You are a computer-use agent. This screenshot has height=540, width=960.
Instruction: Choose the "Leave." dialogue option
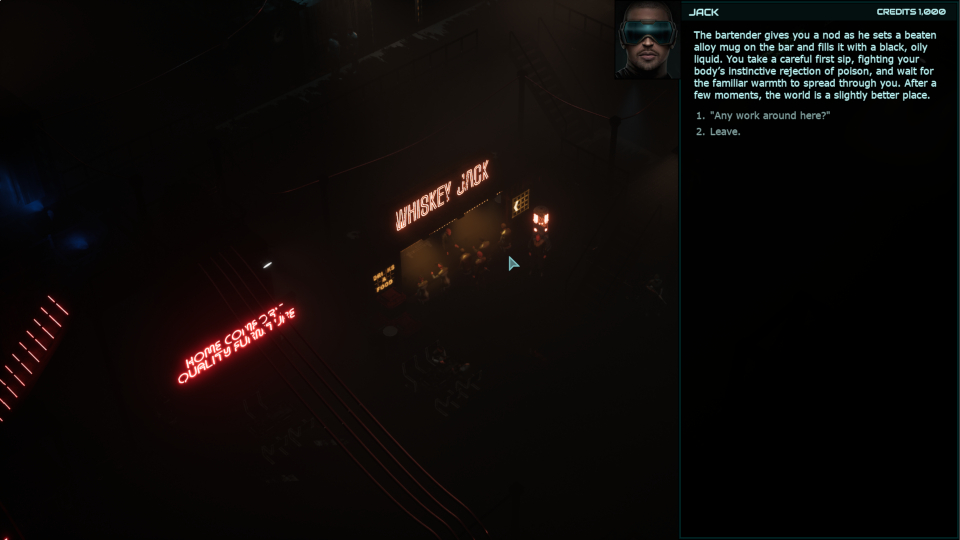point(725,132)
